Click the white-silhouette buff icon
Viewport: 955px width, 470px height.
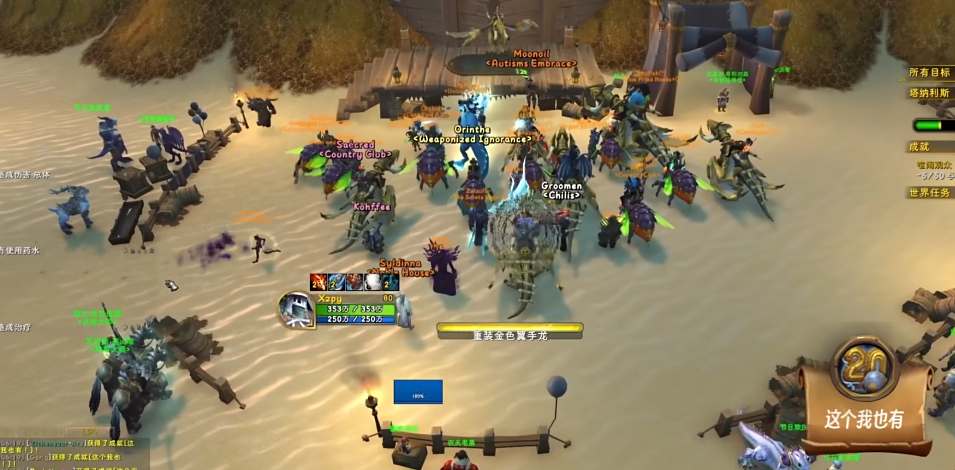pyautogui.click(x=373, y=282)
